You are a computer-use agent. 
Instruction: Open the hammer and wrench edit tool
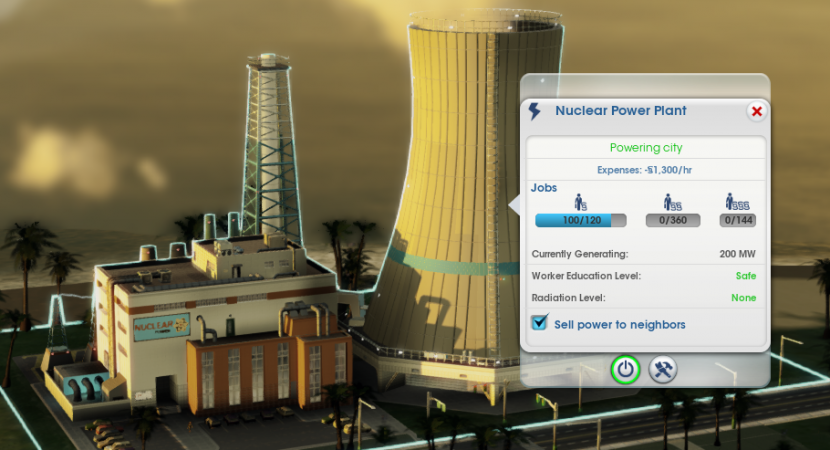coord(663,369)
